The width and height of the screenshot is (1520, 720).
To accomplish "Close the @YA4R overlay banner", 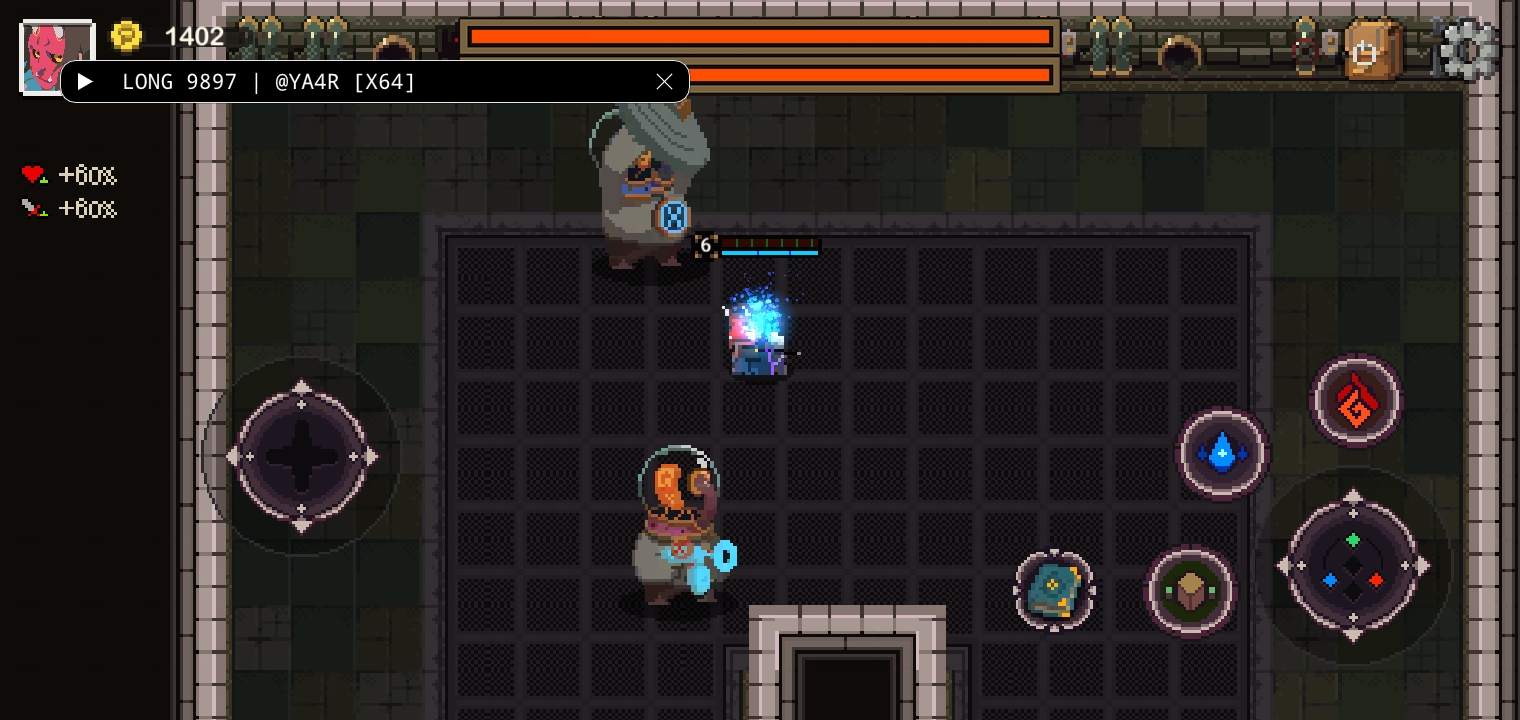I will tap(664, 82).
